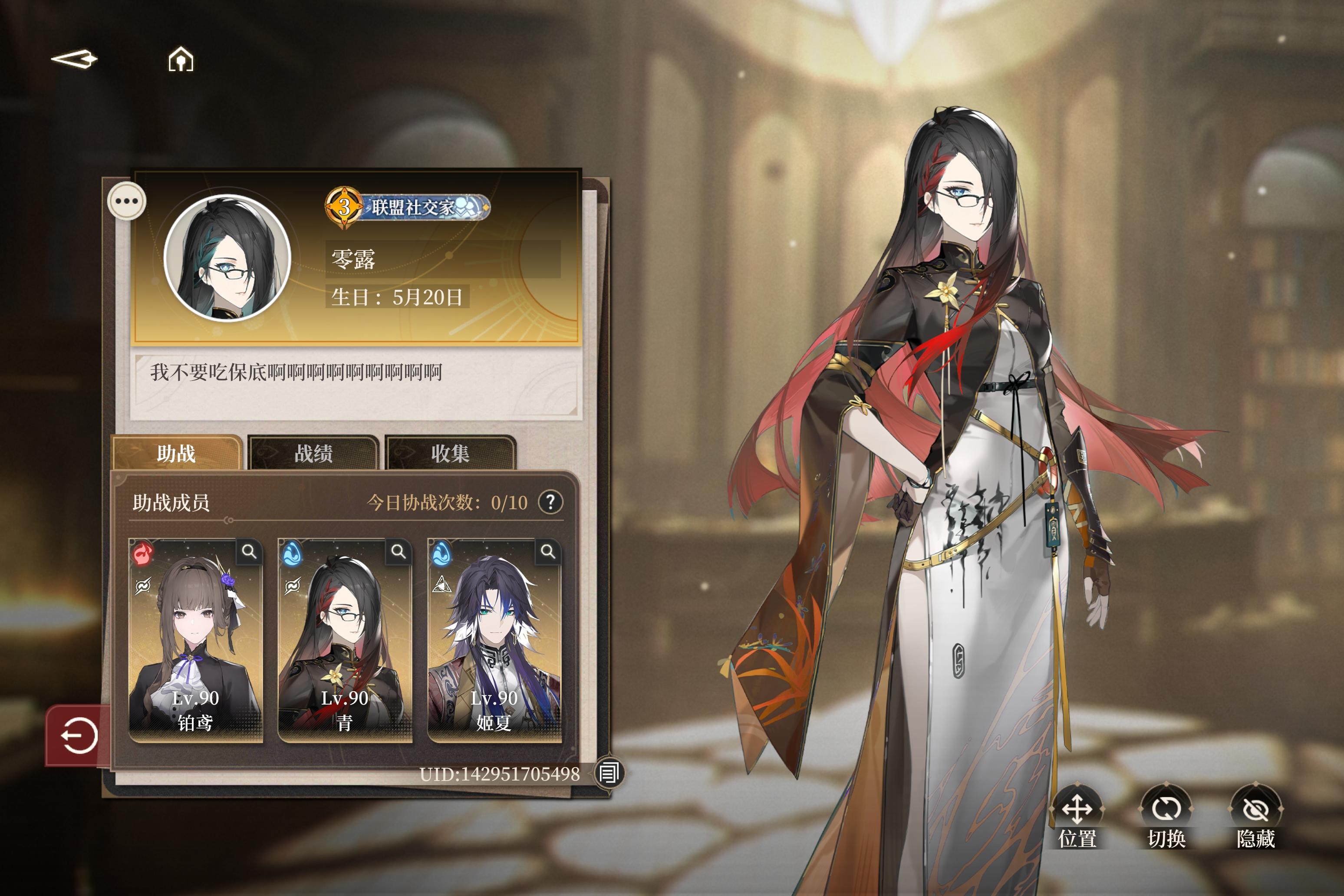
Task: Open the 收集 tab
Action: [x=450, y=454]
